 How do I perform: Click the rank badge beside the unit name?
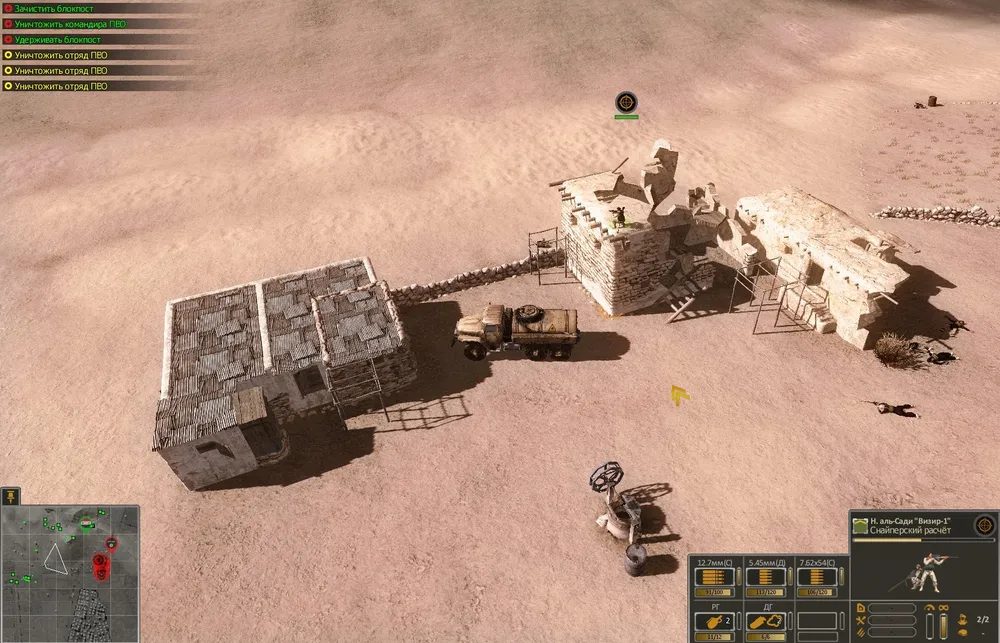coord(859,525)
